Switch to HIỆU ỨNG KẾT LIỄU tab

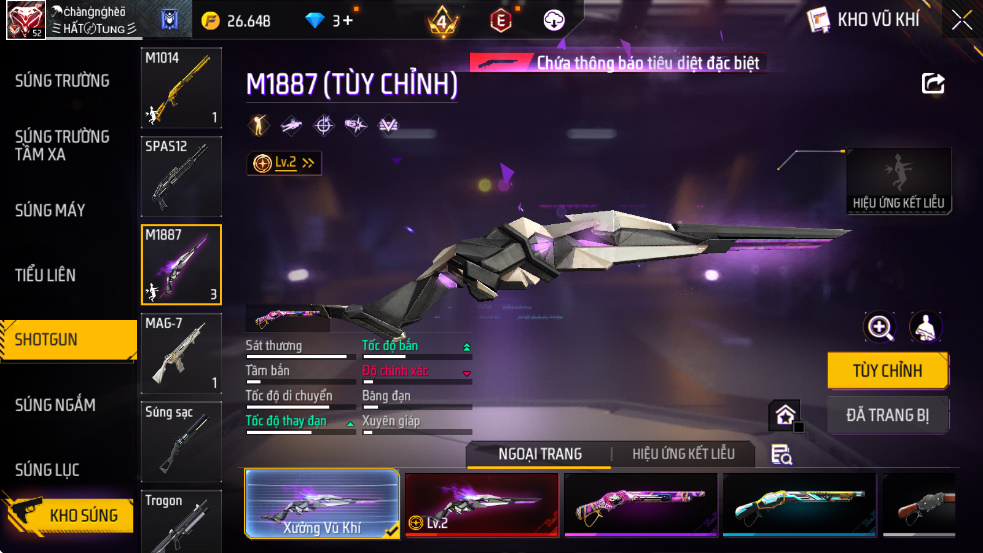pos(683,454)
